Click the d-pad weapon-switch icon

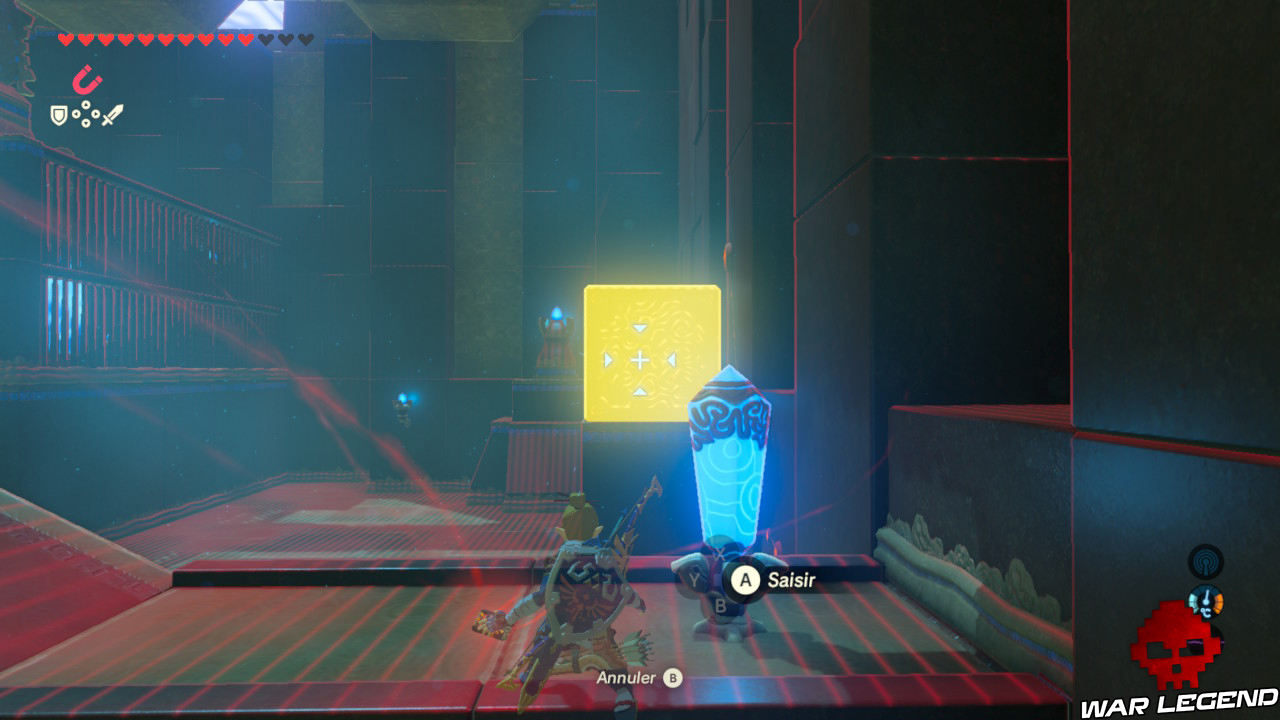(86, 113)
